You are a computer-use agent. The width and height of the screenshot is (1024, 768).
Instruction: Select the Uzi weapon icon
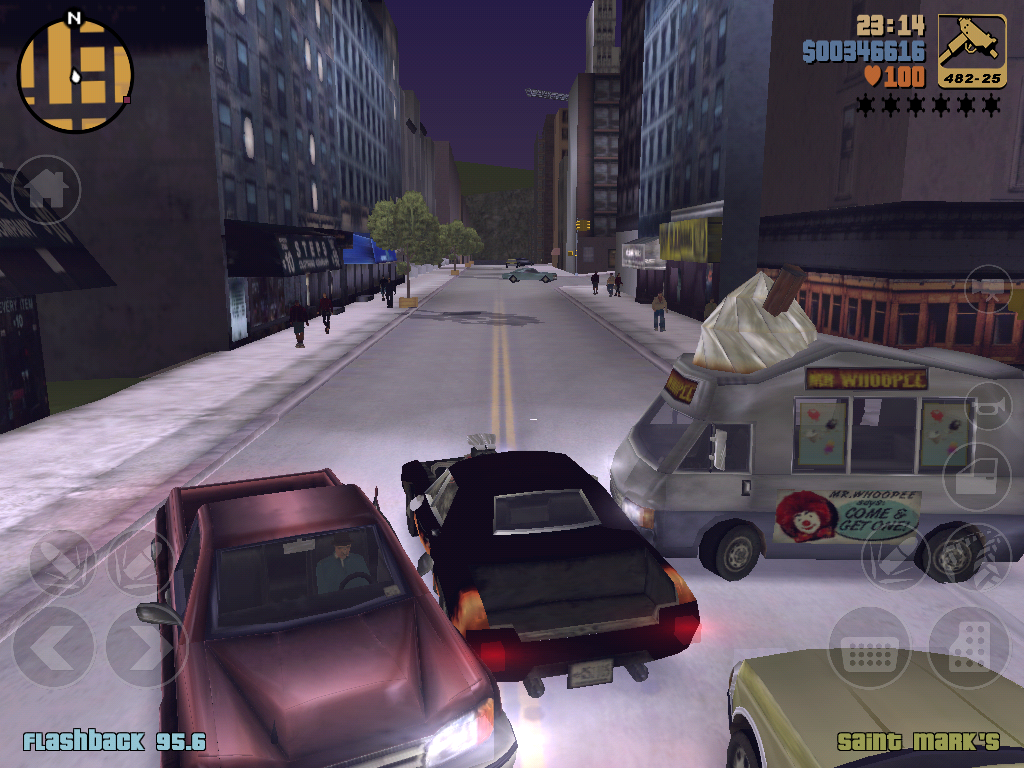pyautogui.click(x=972, y=51)
